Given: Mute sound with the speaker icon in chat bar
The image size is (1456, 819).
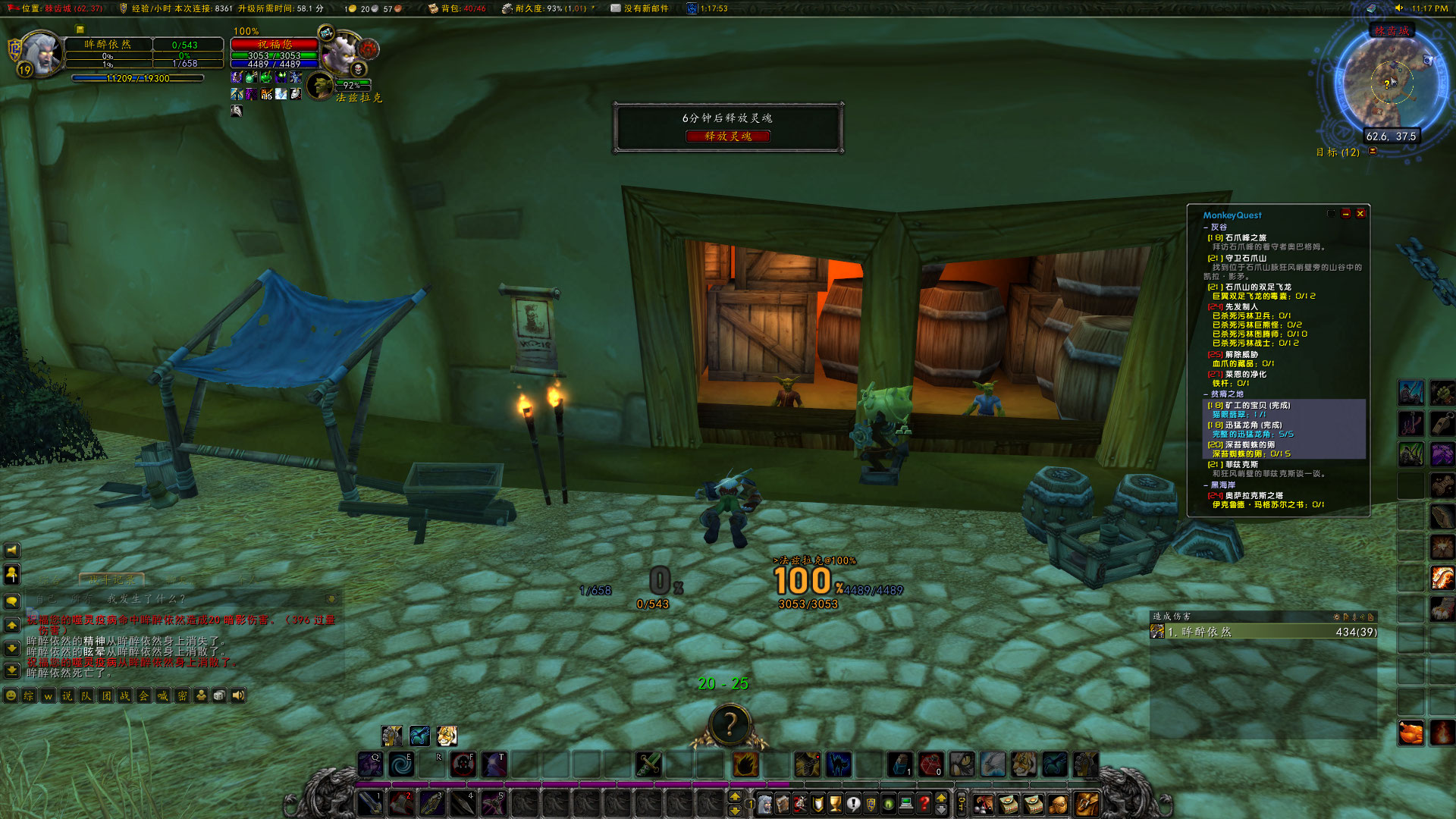Looking at the screenshot, I should (x=237, y=695).
